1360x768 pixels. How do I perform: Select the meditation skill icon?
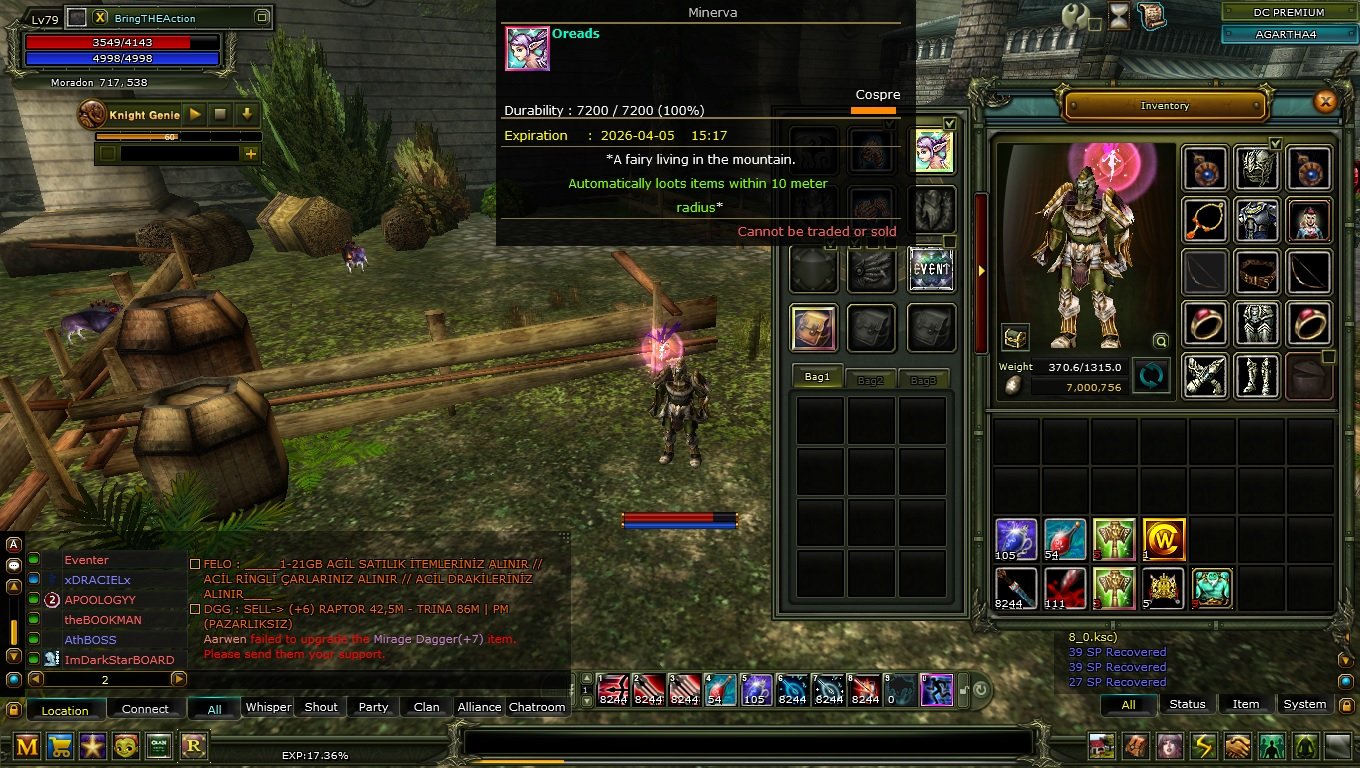(x=1304, y=744)
